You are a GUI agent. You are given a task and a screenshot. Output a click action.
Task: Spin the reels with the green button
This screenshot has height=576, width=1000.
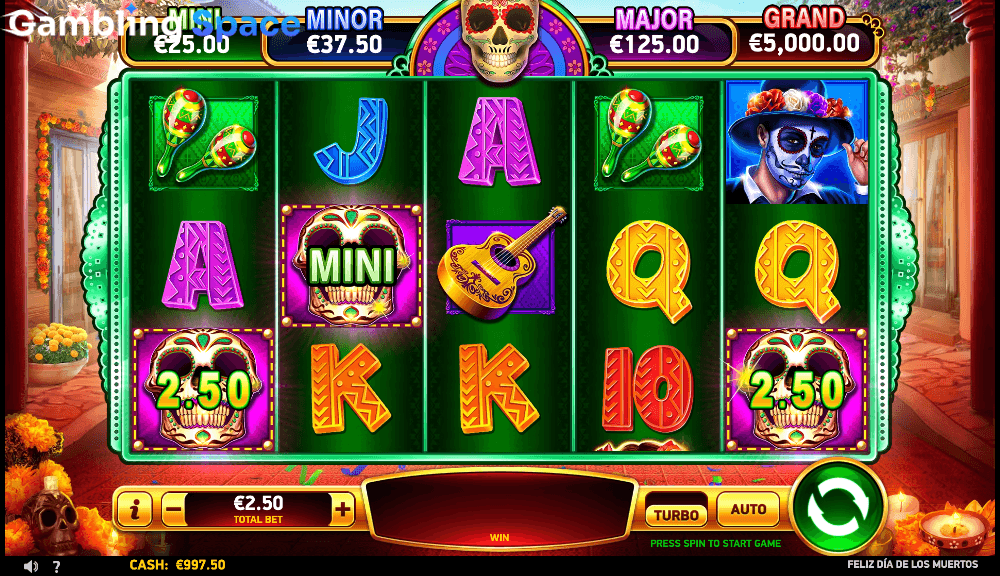(838, 506)
